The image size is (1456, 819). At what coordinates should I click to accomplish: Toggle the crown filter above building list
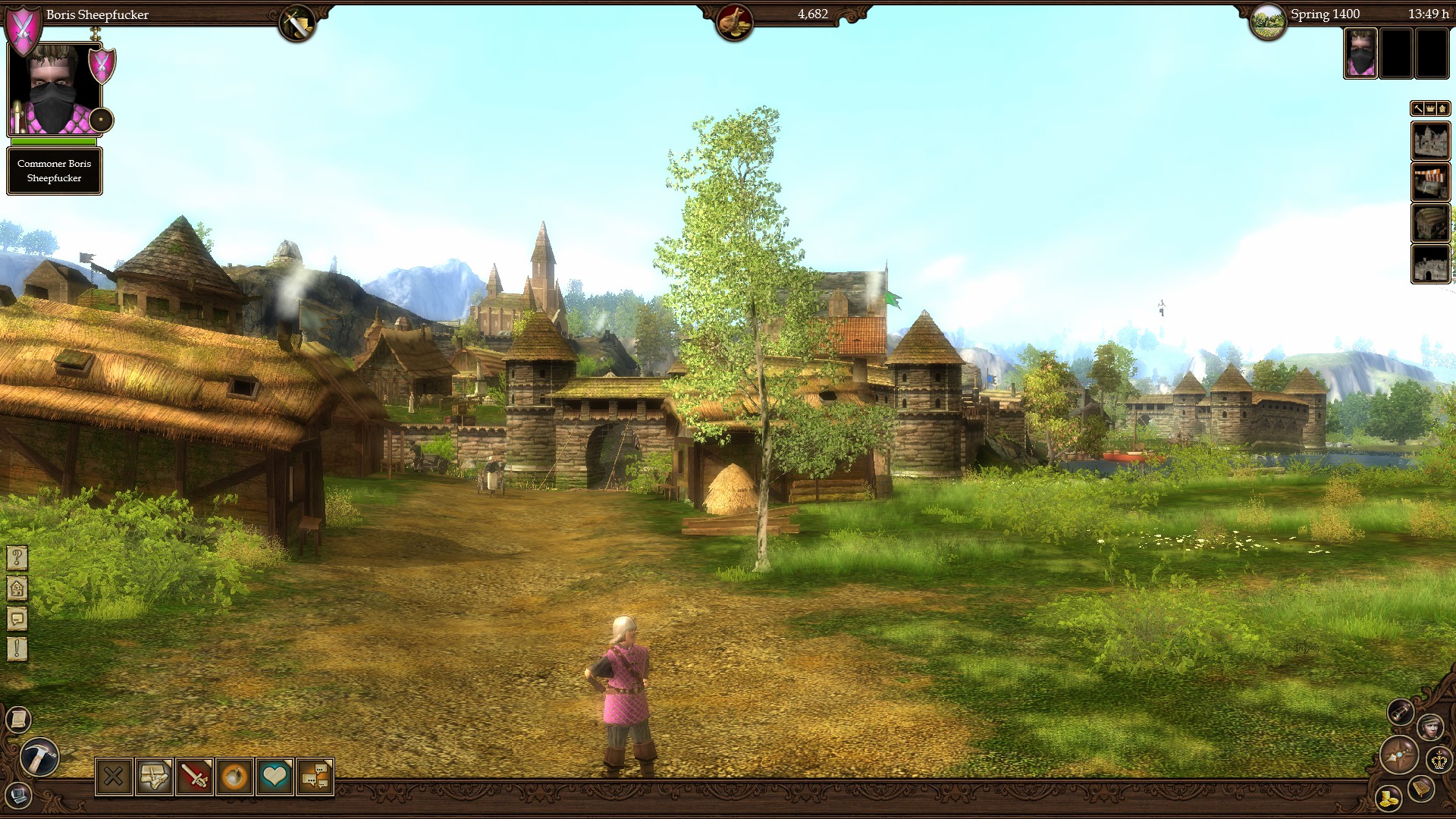(x=1428, y=108)
